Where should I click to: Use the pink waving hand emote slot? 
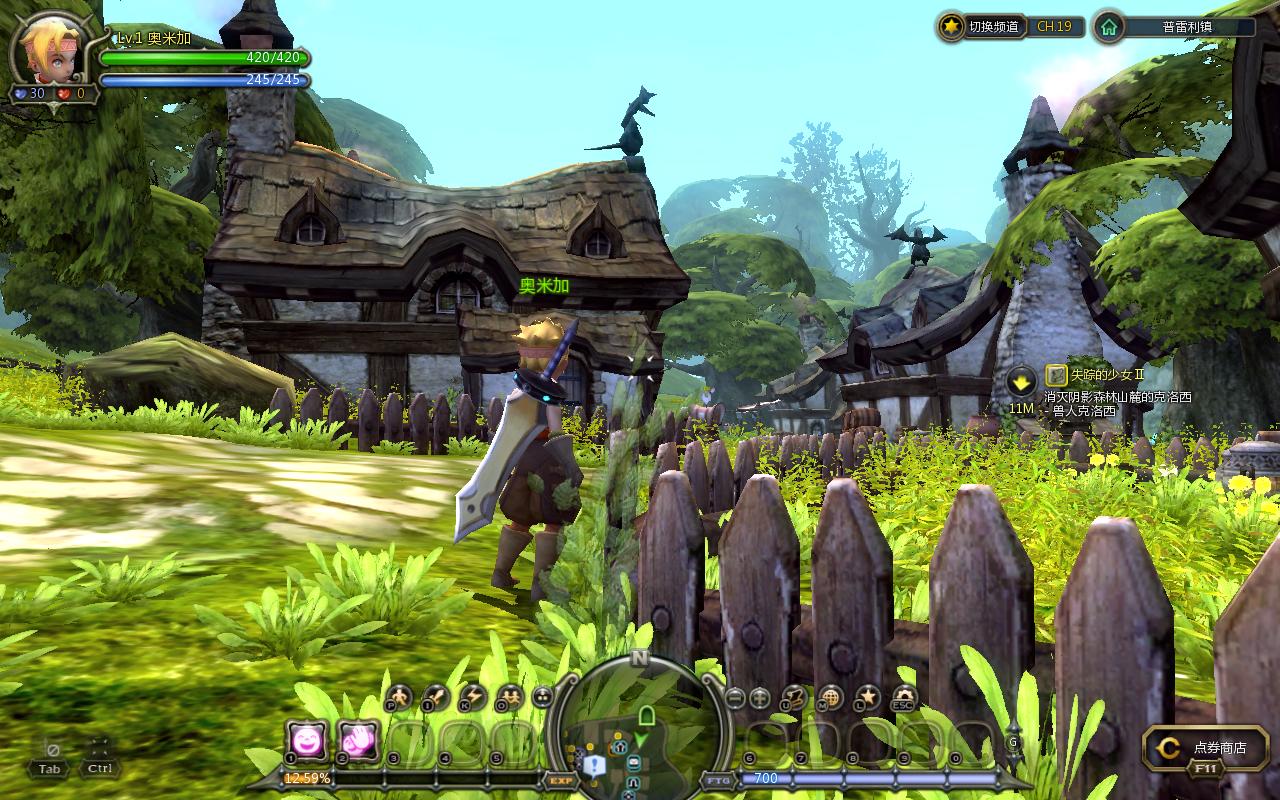tap(358, 741)
